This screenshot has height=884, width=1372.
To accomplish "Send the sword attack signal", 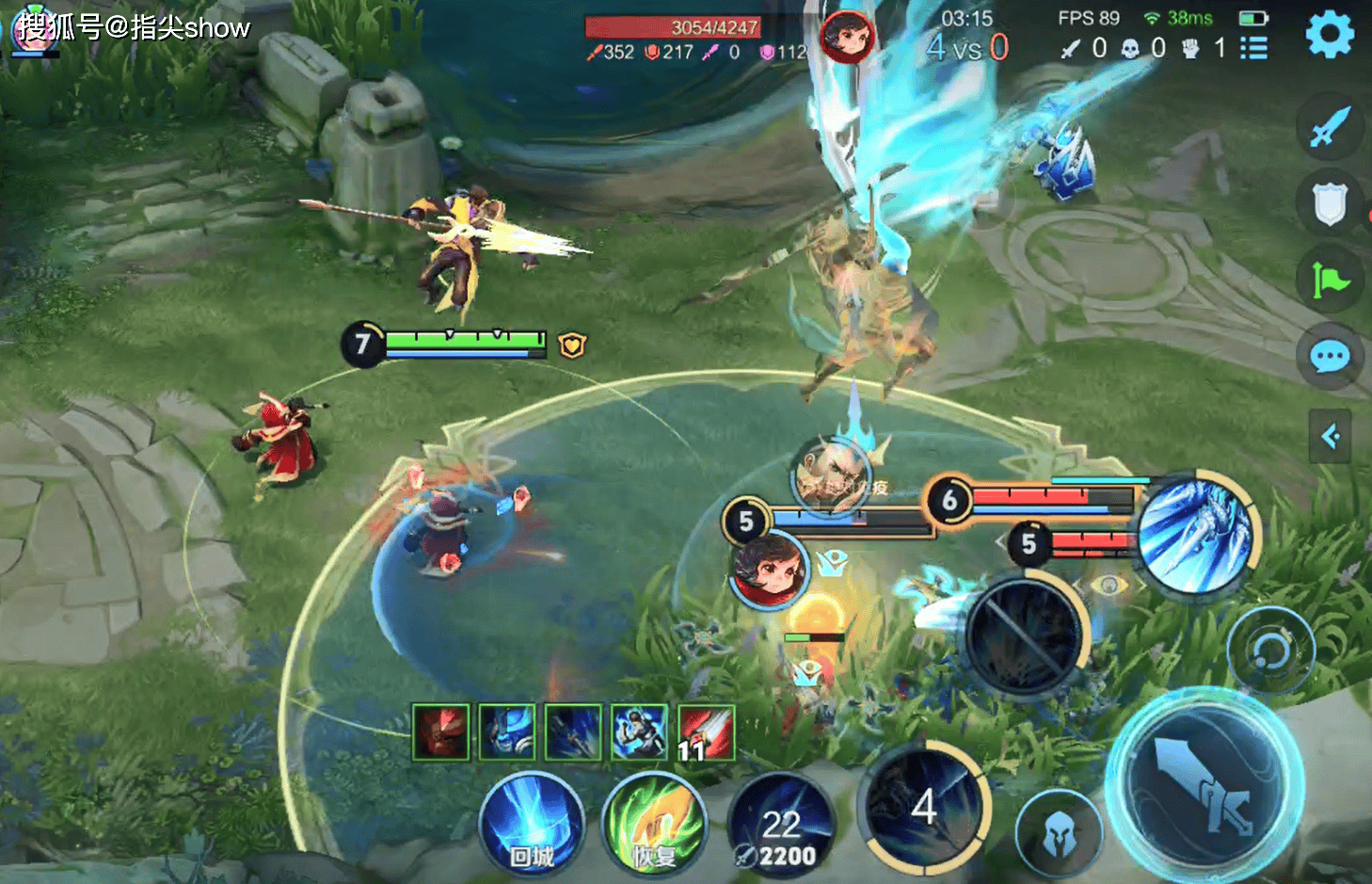I will click(1330, 126).
